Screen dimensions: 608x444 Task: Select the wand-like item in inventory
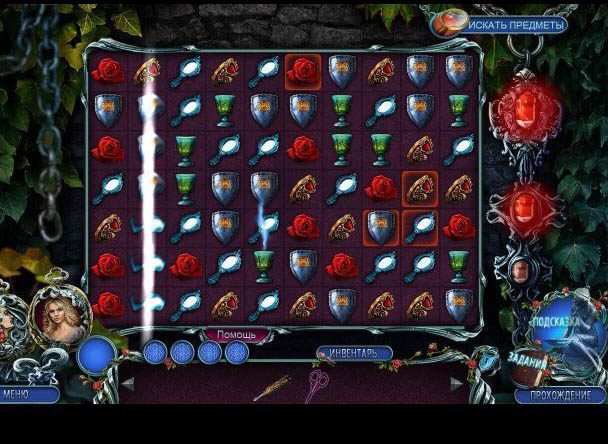coord(272,387)
